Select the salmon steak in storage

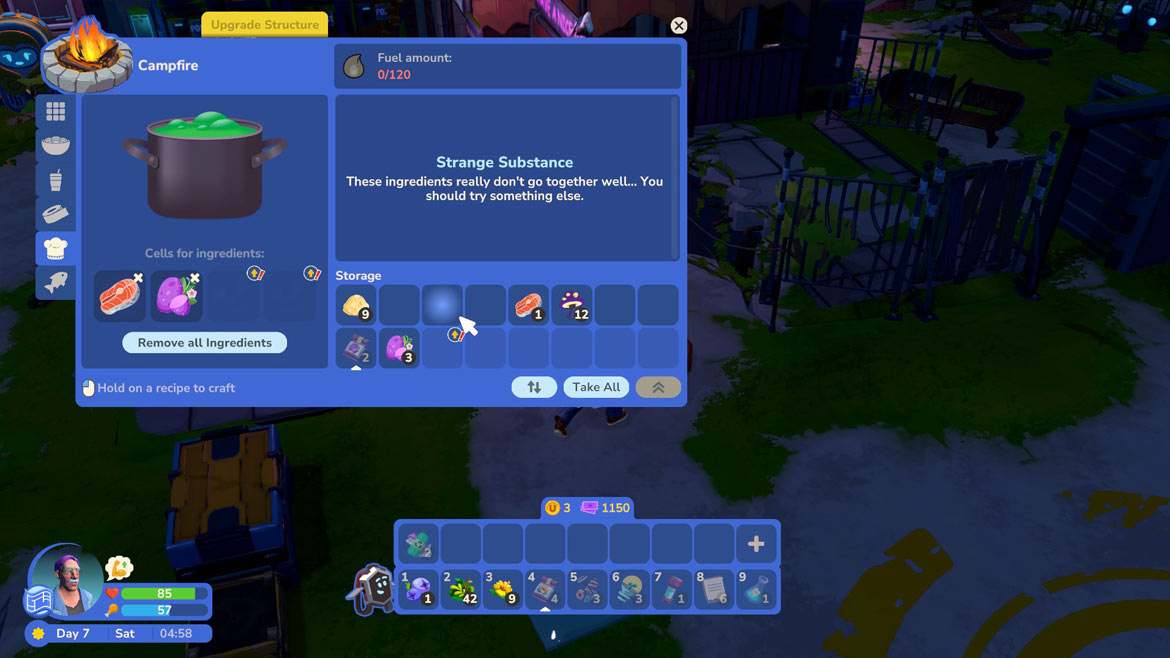(528, 305)
